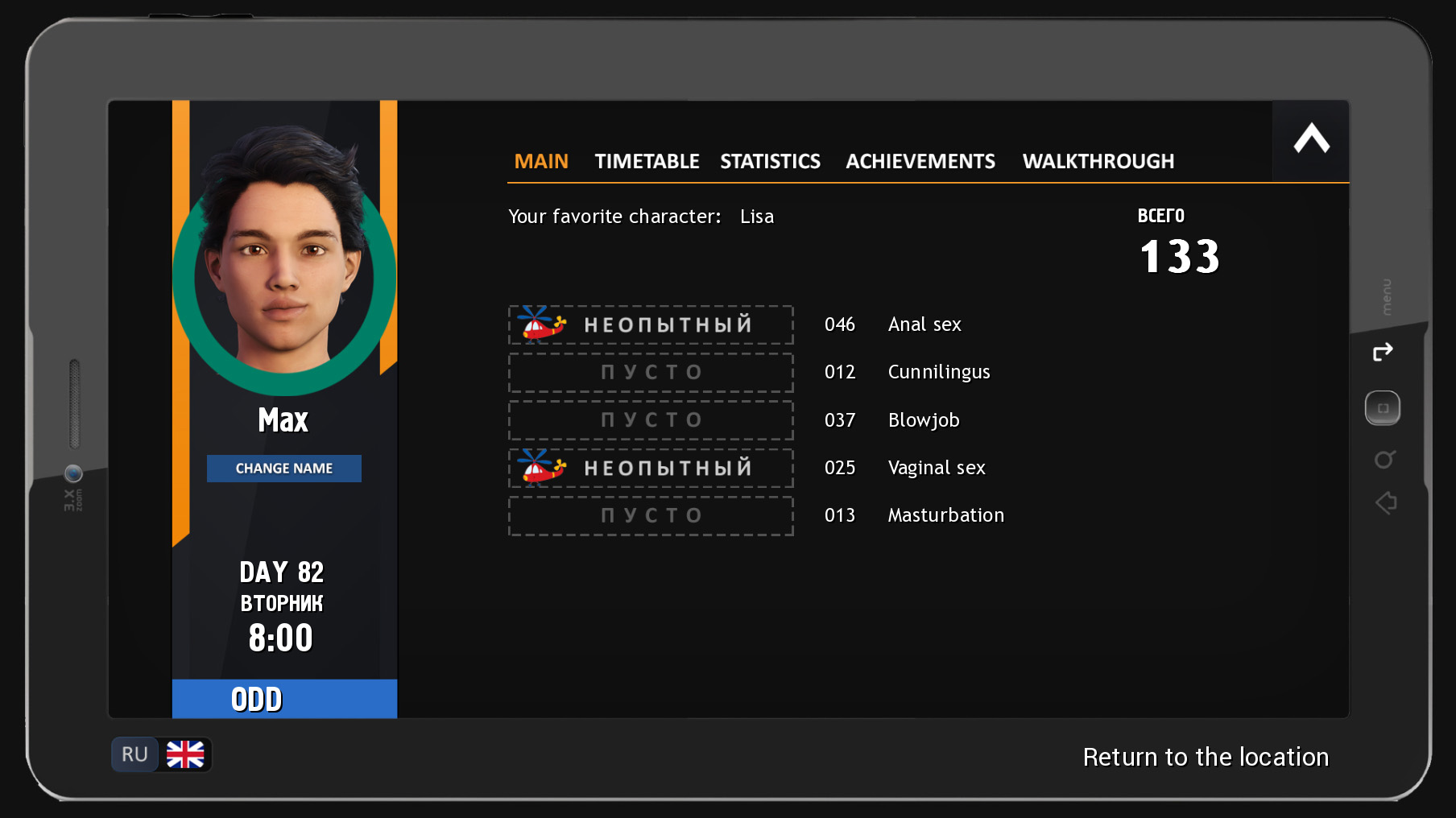Screen dimensions: 1456x818
Task: Collapse the panel with the up arrow
Action: pos(1311,139)
